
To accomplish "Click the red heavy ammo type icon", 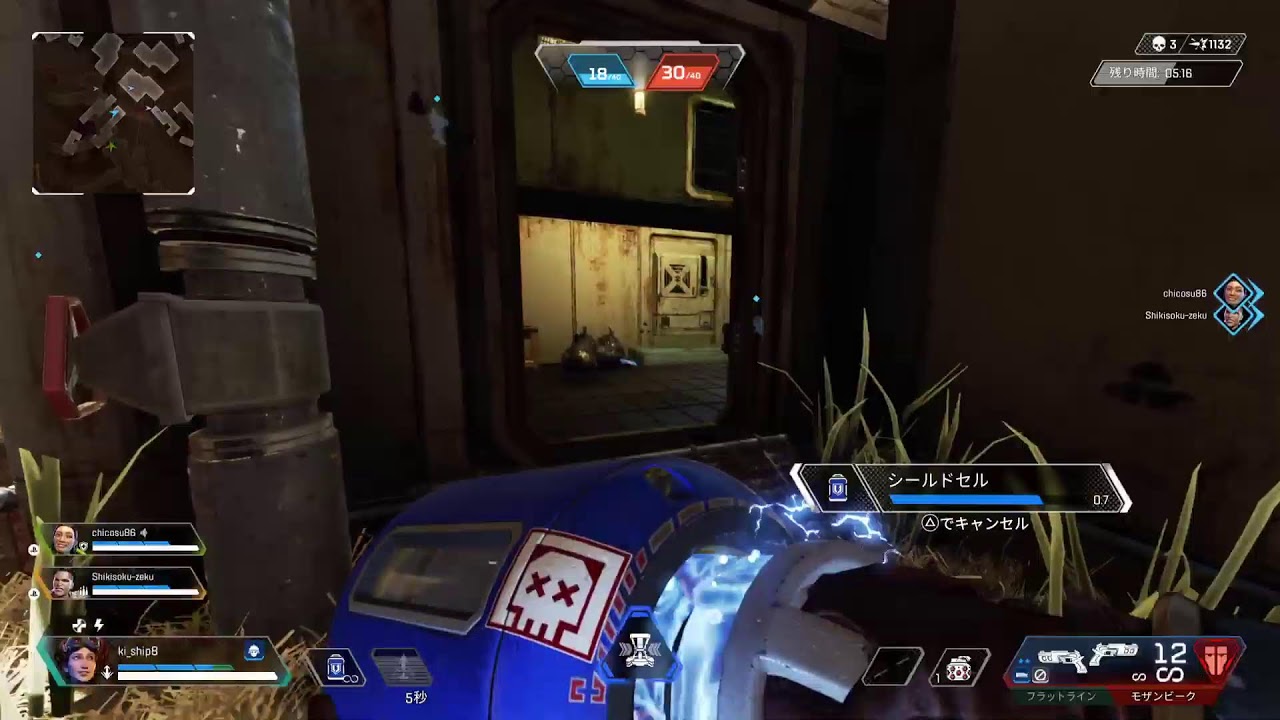I will 1218,660.
